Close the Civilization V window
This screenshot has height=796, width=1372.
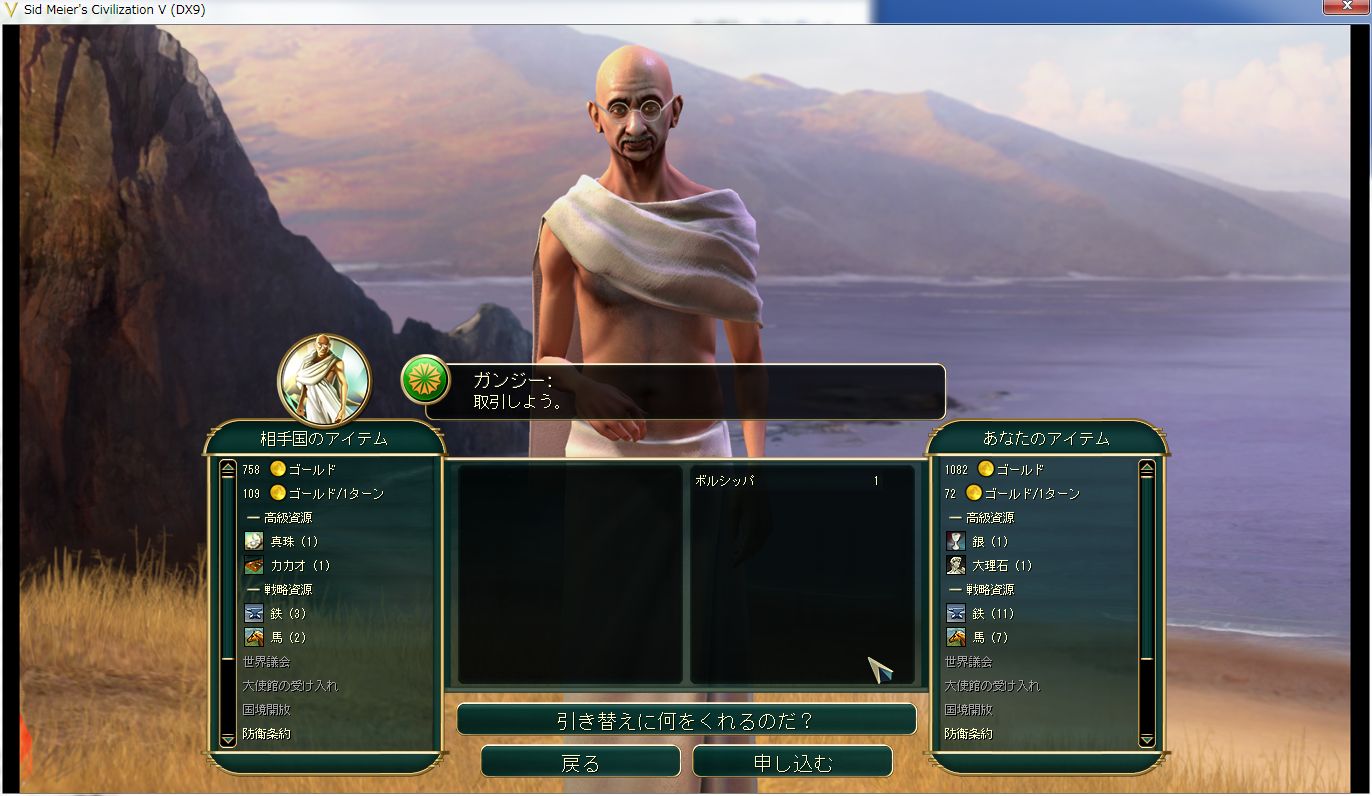pos(1346,10)
